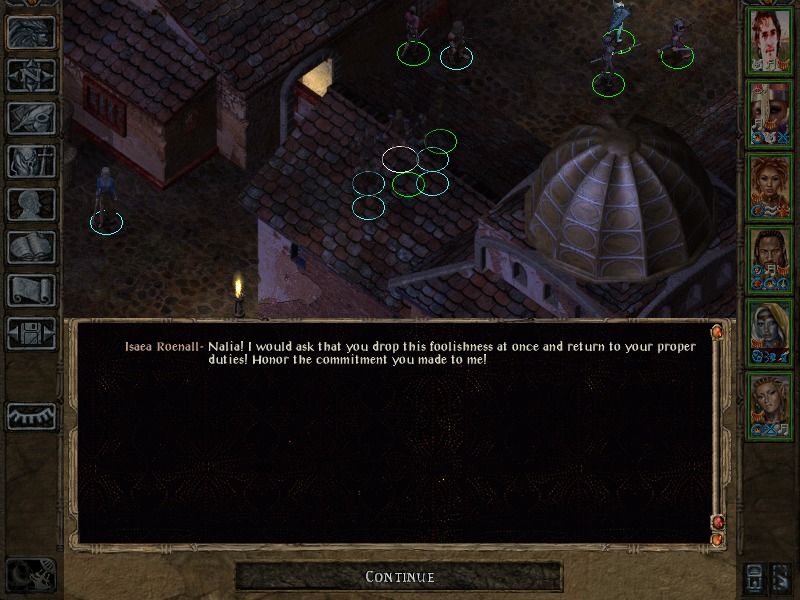Choose the bearded dark-skinned man portrait

[x=770, y=260]
